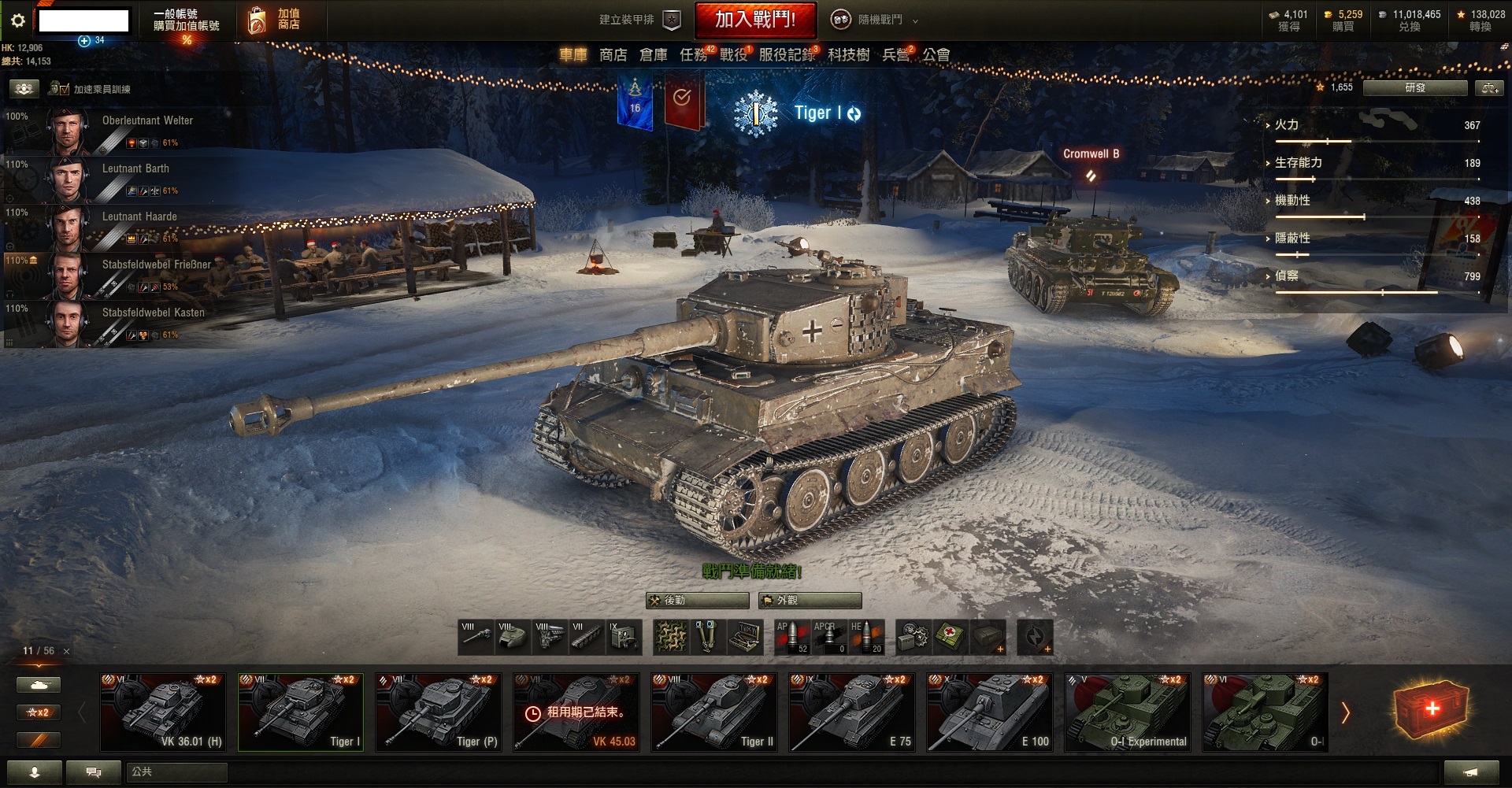Viewport: 1512px width, 788px height.
Task: Open the 後勤 service button
Action: click(697, 601)
